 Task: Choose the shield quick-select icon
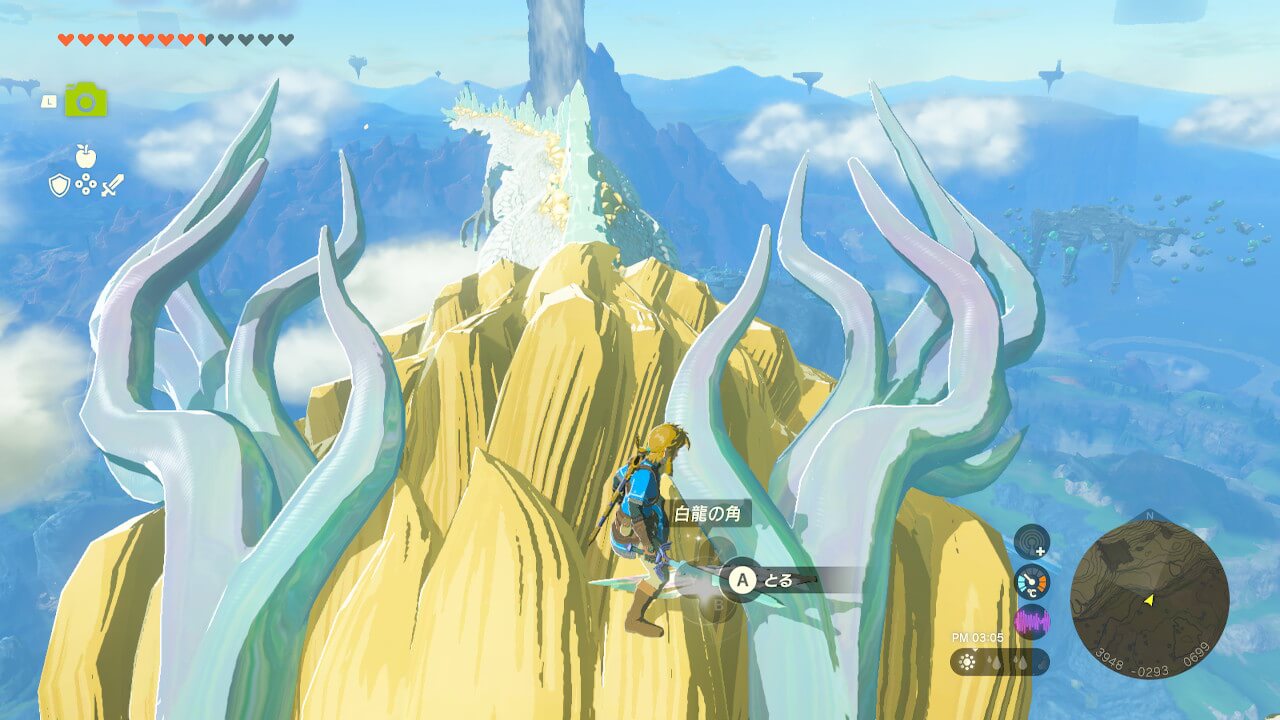pos(59,185)
